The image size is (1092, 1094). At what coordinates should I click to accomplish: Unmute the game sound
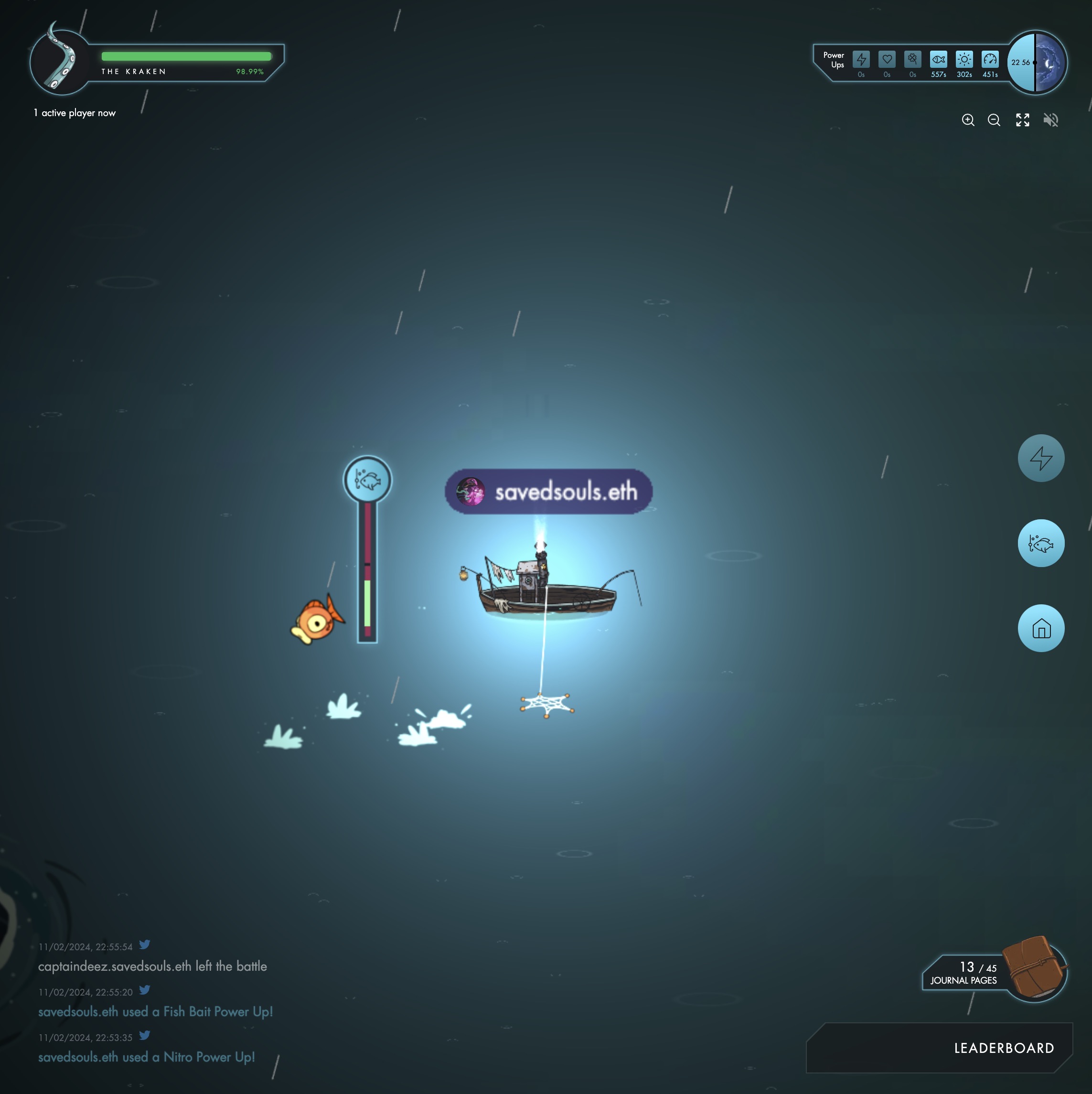(x=1050, y=120)
